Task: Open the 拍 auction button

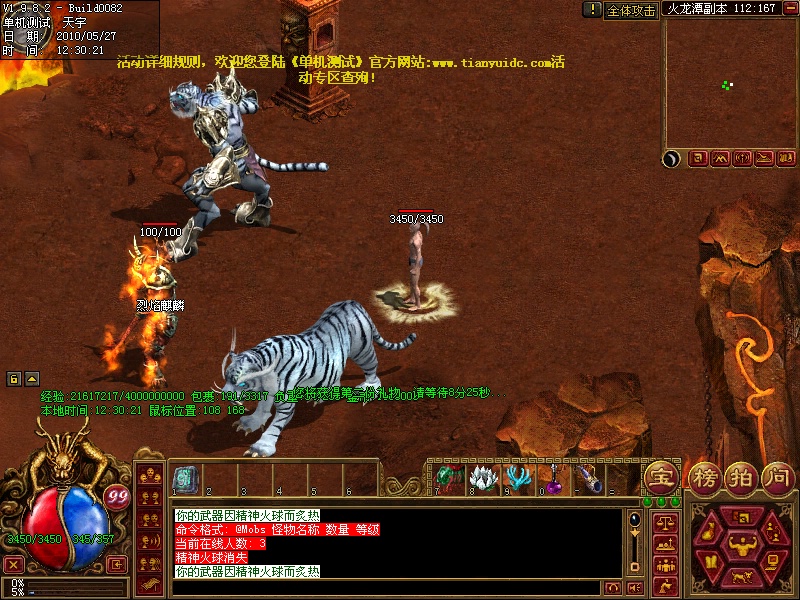Action: coord(739,476)
